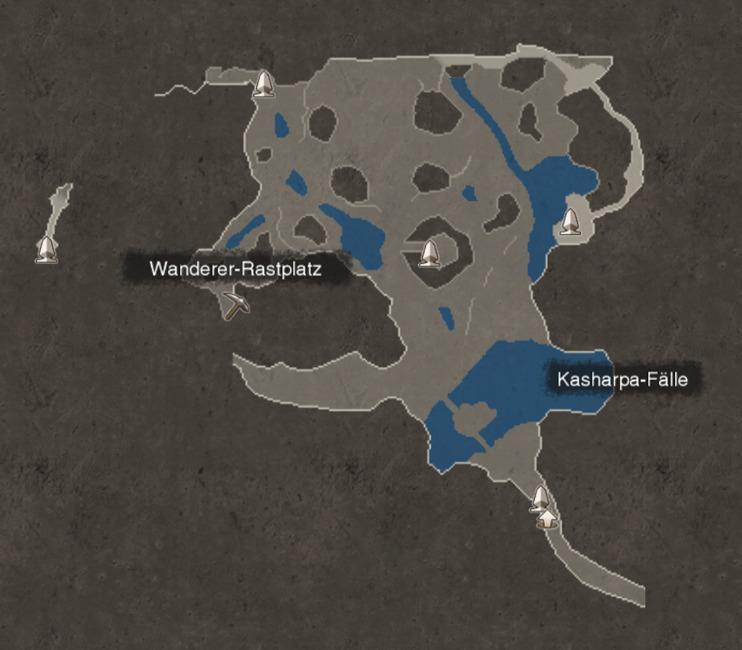Select the tower marker in the alcove beside the eastern lake

pyautogui.click(x=570, y=222)
